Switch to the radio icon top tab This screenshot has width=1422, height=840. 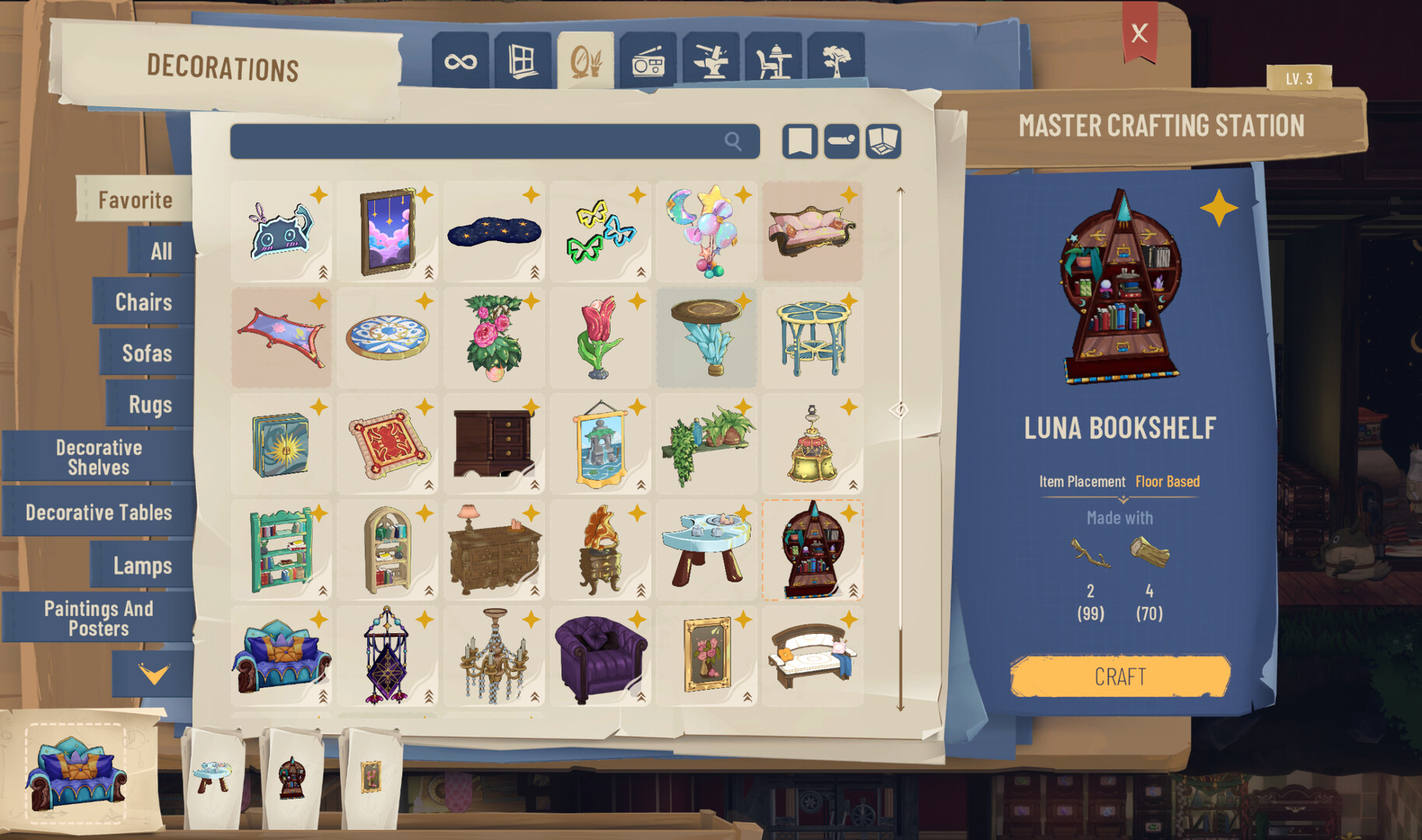pyautogui.click(x=648, y=61)
